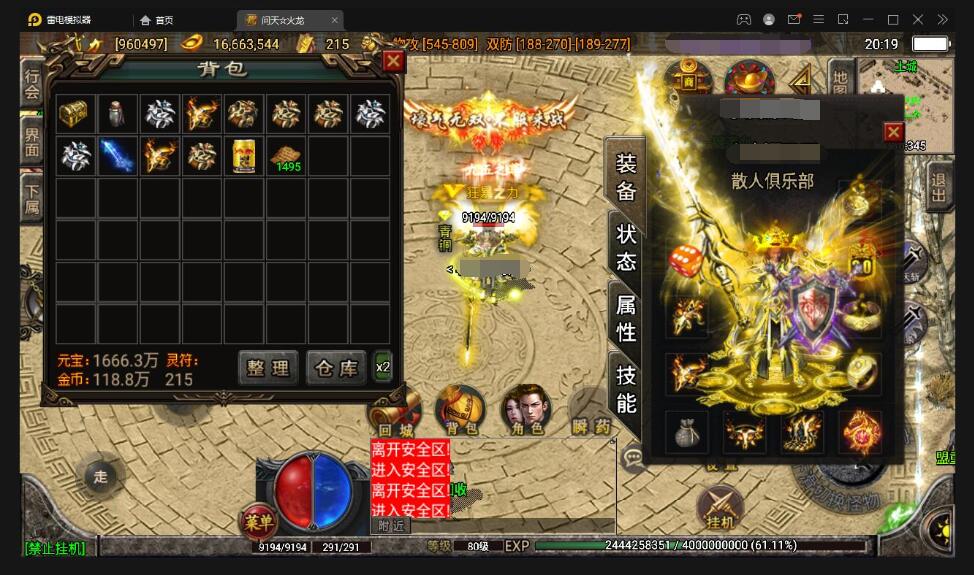This screenshot has width=974, height=575.
Task: Switch to the 属性 attributes tab
Action: pos(626,318)
